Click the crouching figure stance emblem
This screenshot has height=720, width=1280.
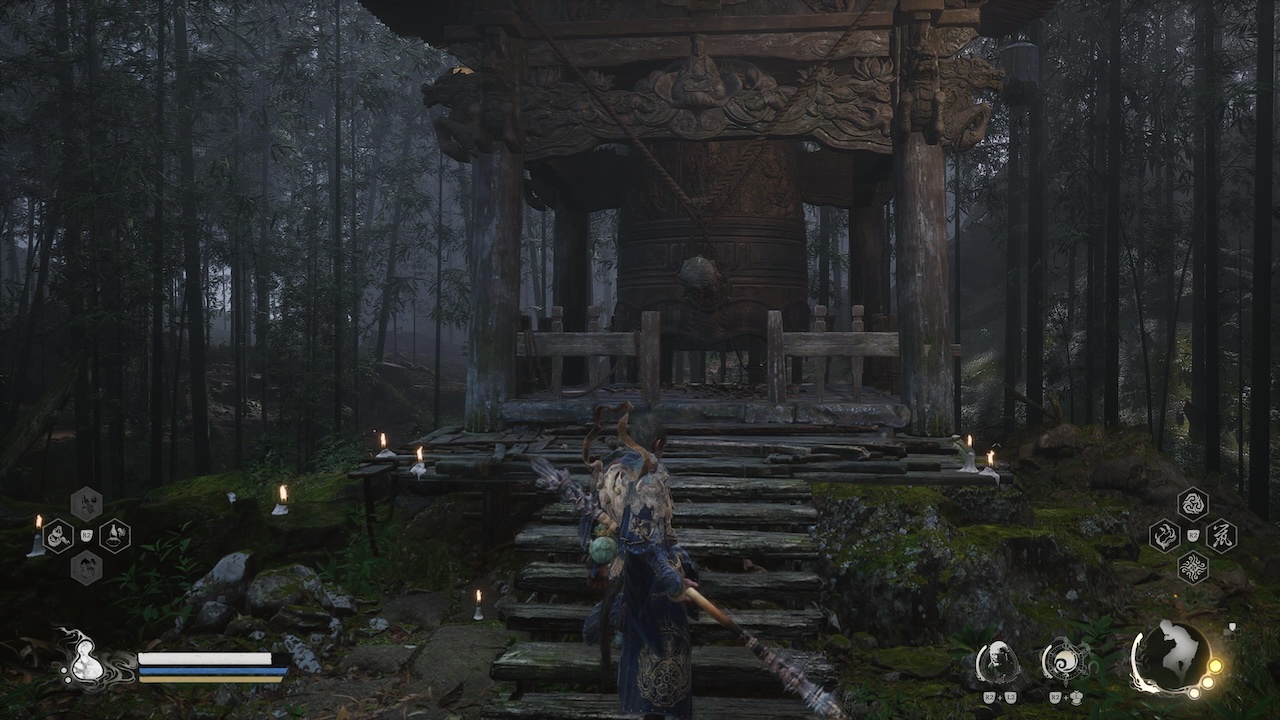(x=1170, y=656)
